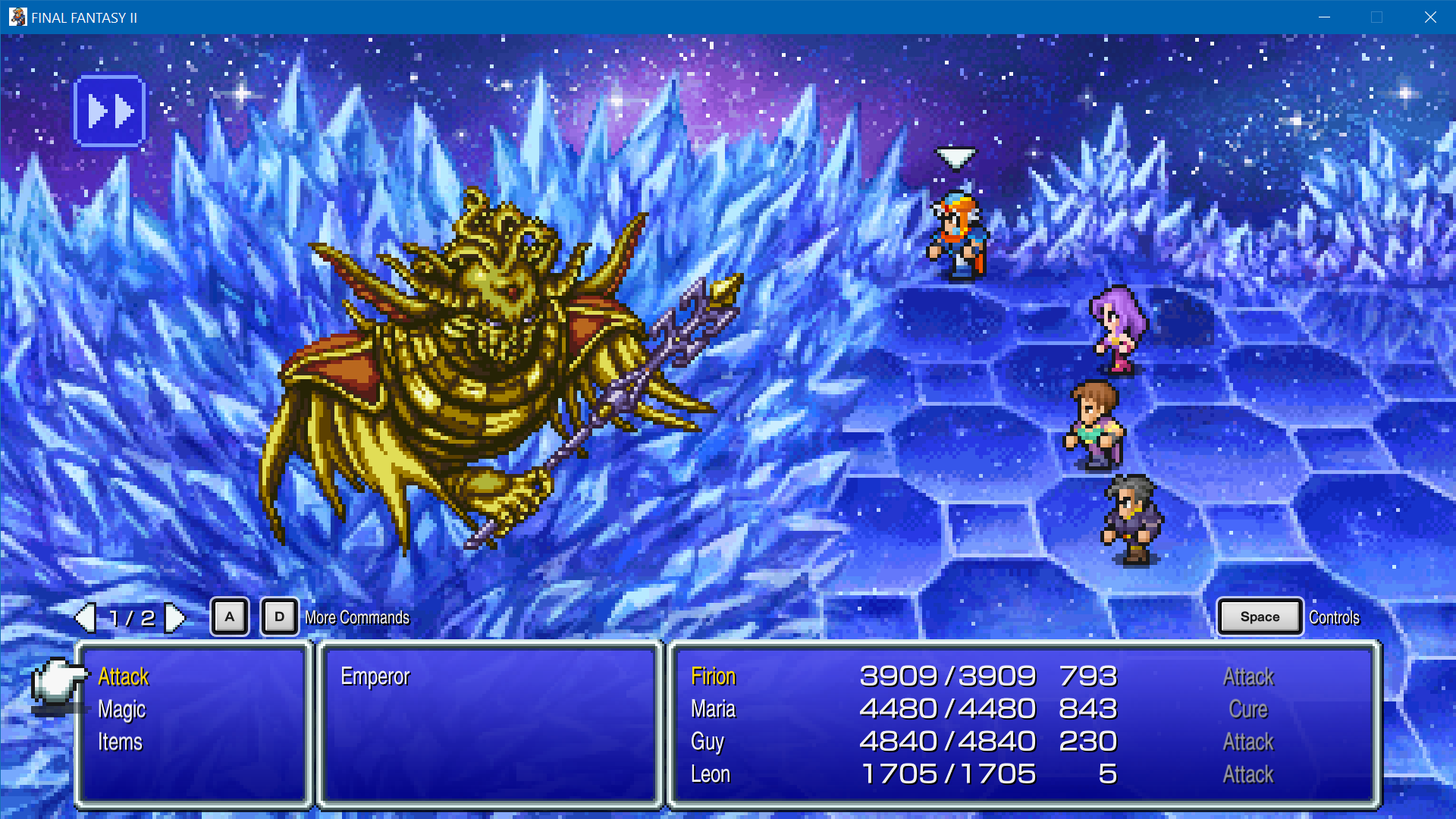Screen dimensions: 1456x819
Task: Select Leon in the party list
Action: tap(710, 774)
